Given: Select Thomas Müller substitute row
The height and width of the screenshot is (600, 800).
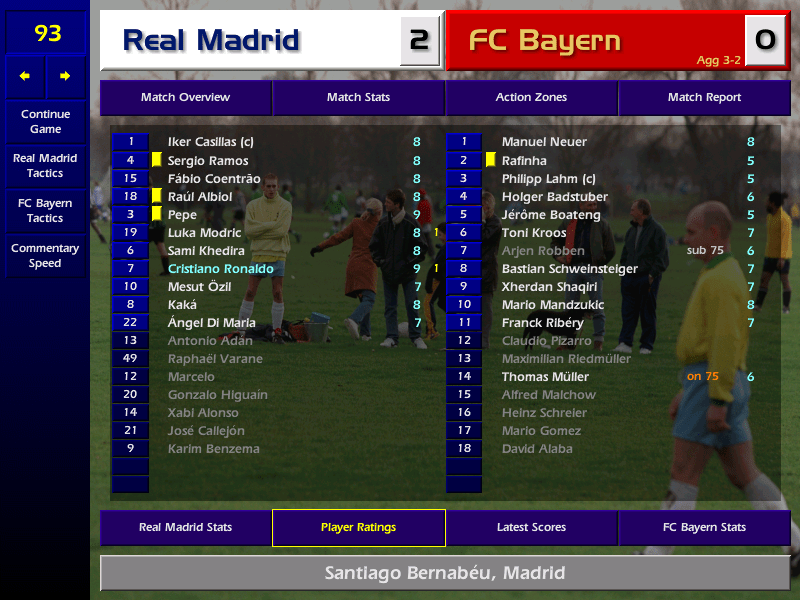Looking at the screenshot, I should coord(545,377).
